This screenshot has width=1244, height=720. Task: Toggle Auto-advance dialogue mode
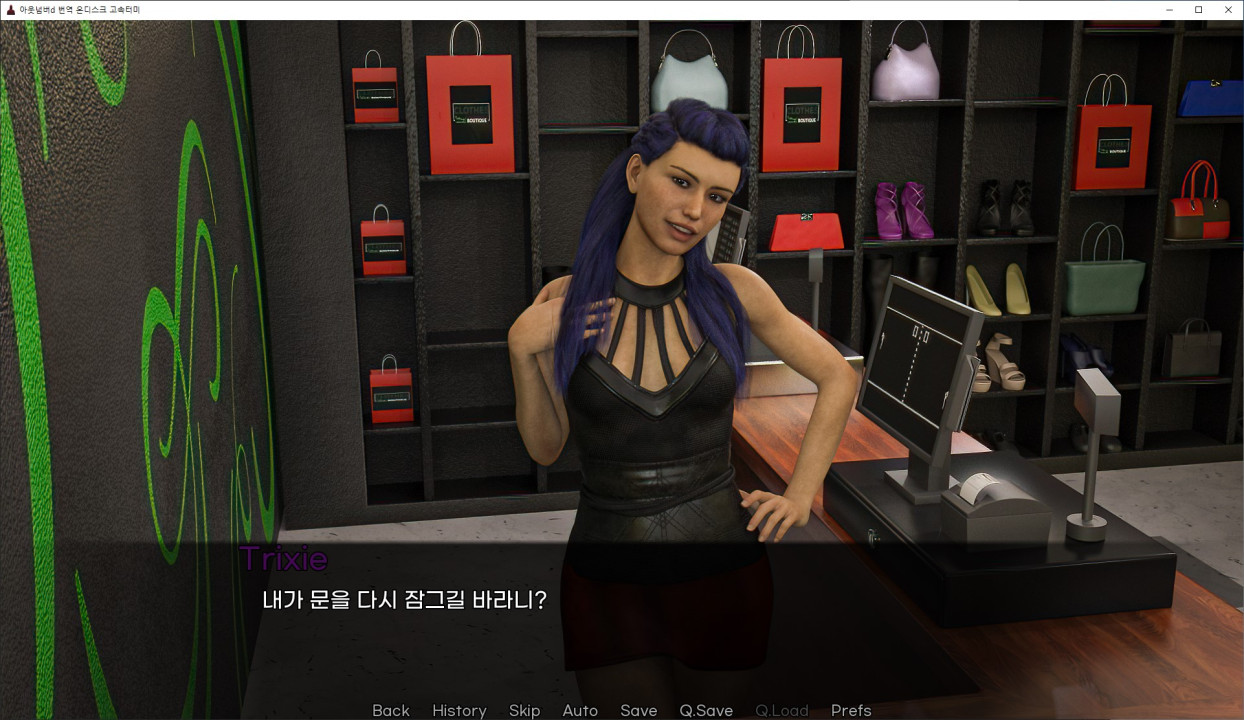pos(580,710)
